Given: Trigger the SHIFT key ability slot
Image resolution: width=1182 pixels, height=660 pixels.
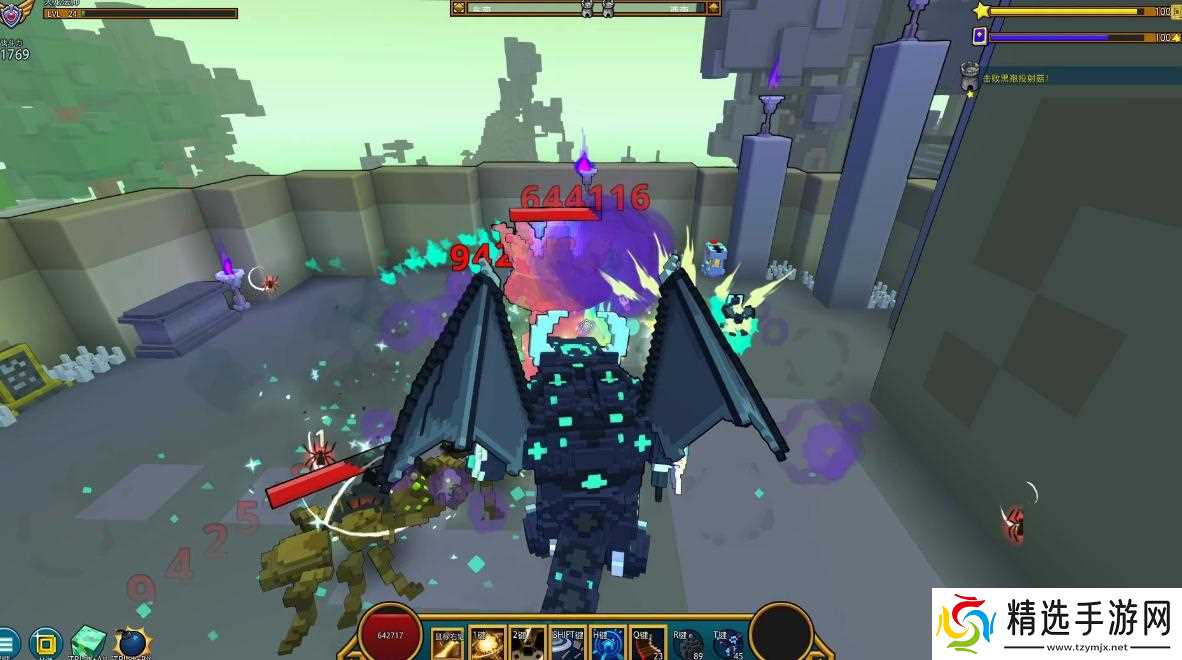Looking at the screenshot, I should click(568, 644).
